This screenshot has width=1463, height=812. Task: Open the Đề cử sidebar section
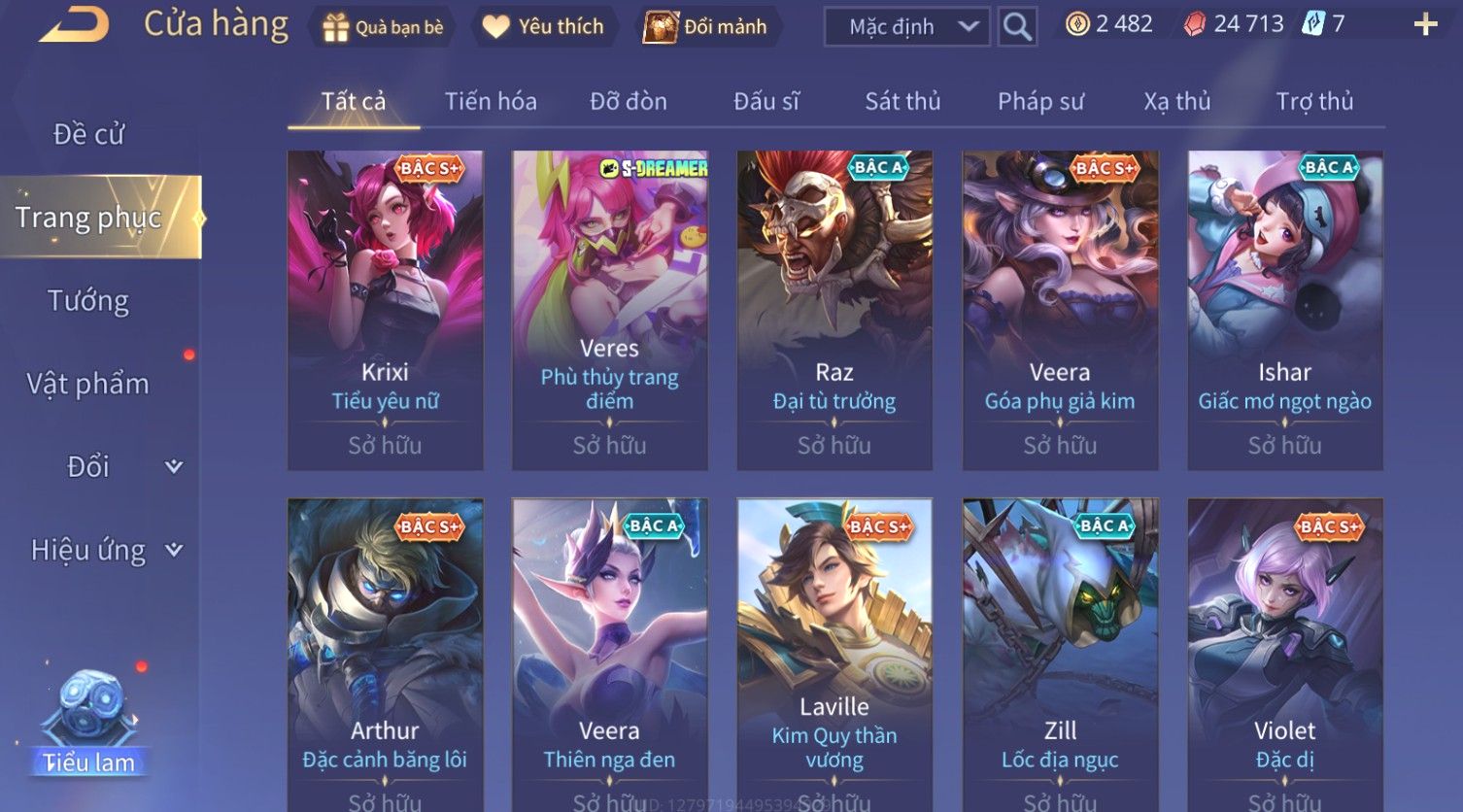click(x=88, y=134)
